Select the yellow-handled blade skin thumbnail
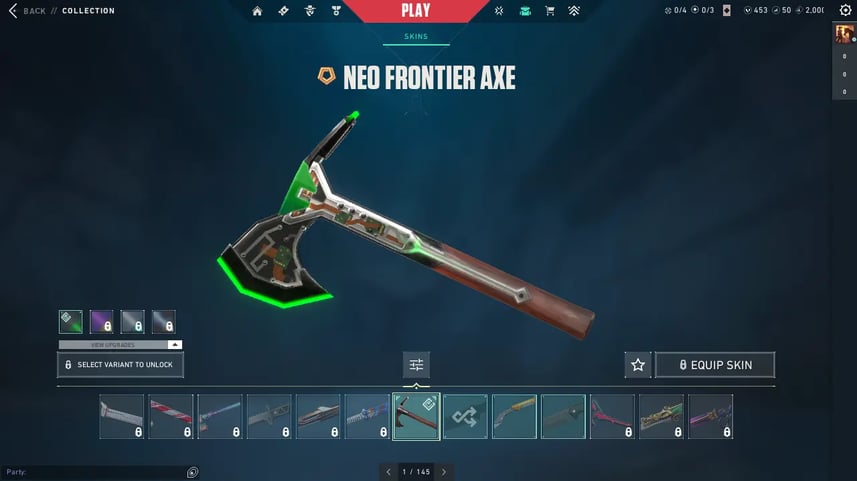Screen dimensions: 857x481 point(514,416)
